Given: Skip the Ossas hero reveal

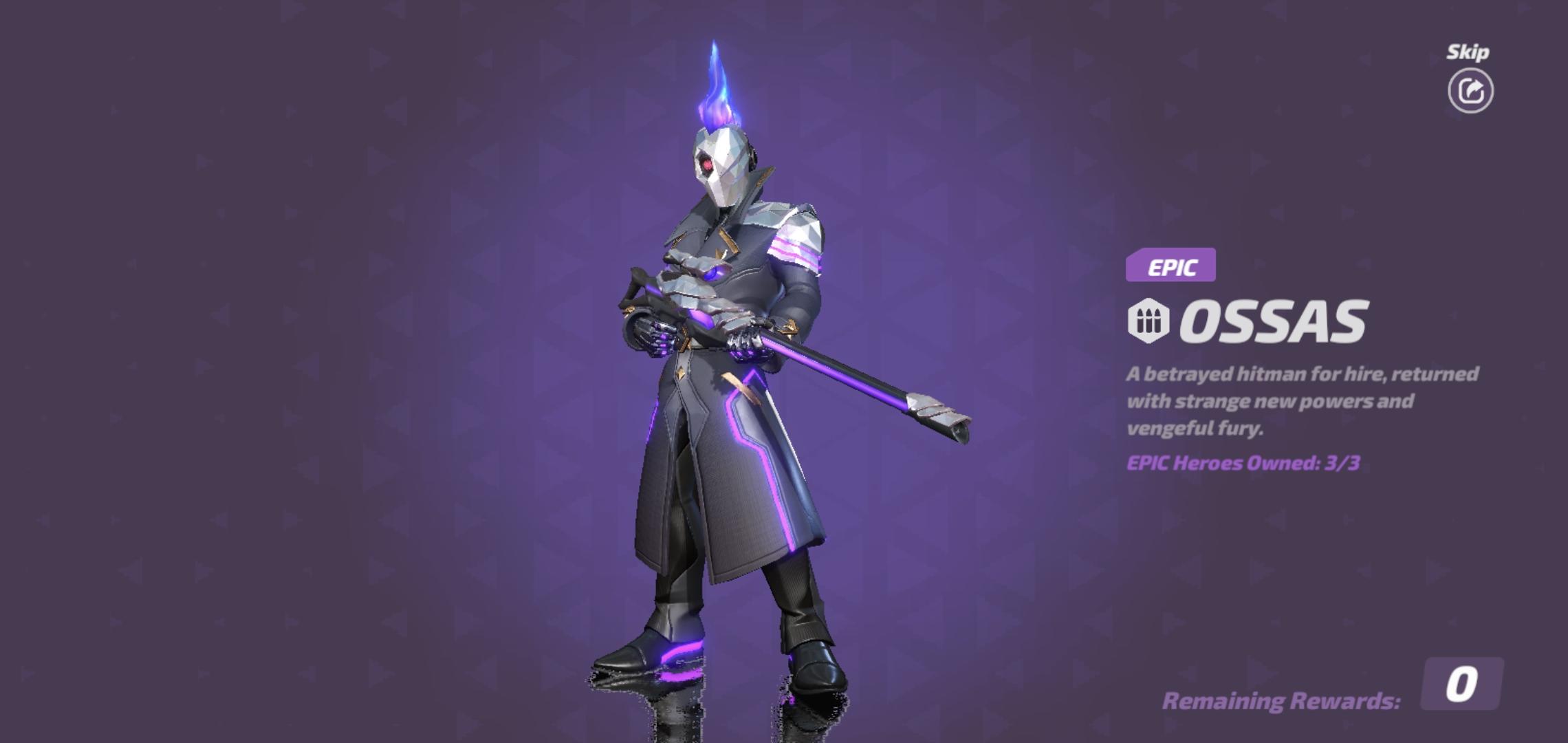Looking at the screenshot, I should click(x=1470, y=90).
